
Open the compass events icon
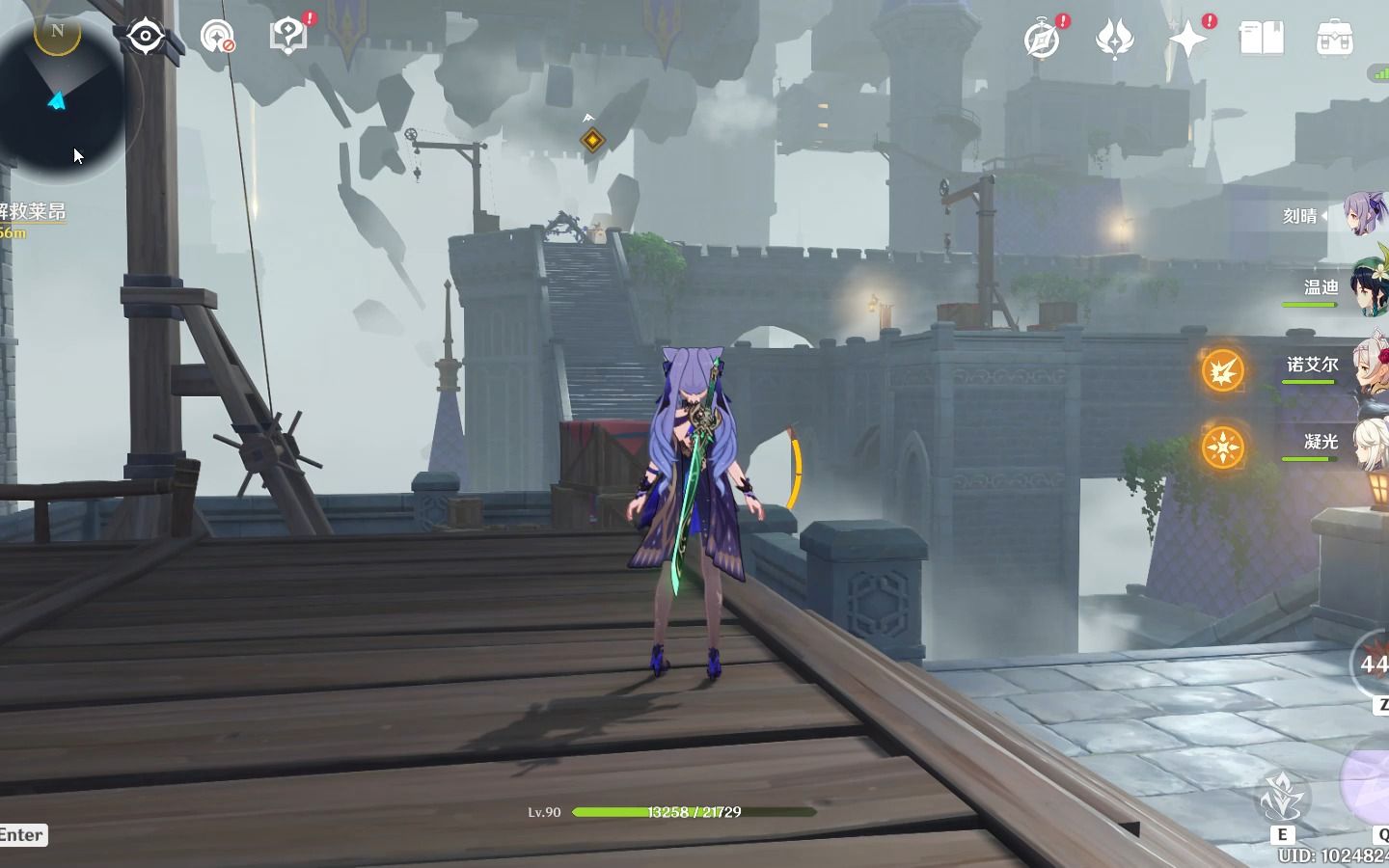[x=1042, y=40]
